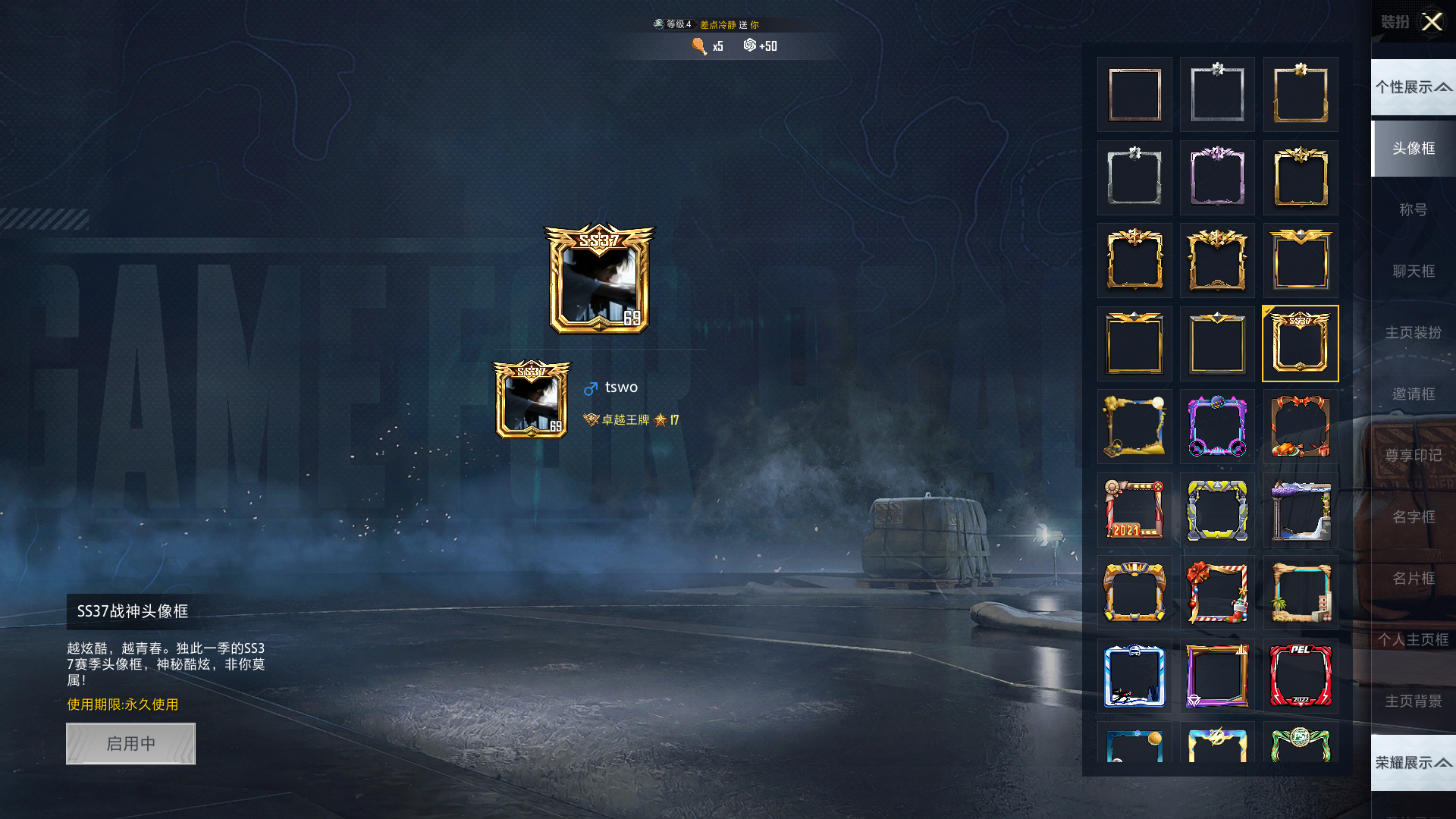Choose the plain bronze avatar frame
The width and height of the screenshot is (1456, 819).
(x=1134, y=95)
